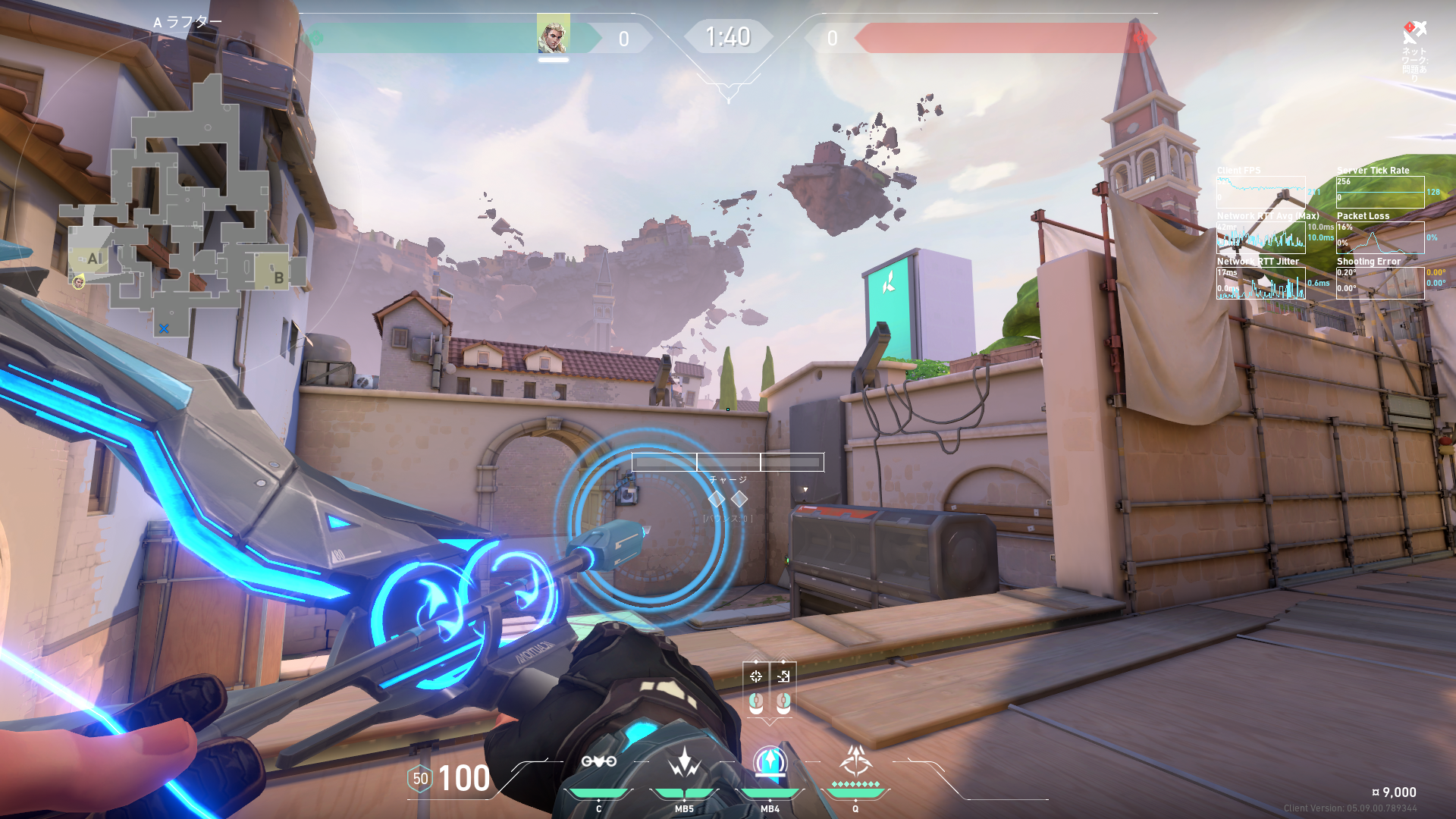
Task: Select the Recon Bolt ability icon
Action: (770, 761)
